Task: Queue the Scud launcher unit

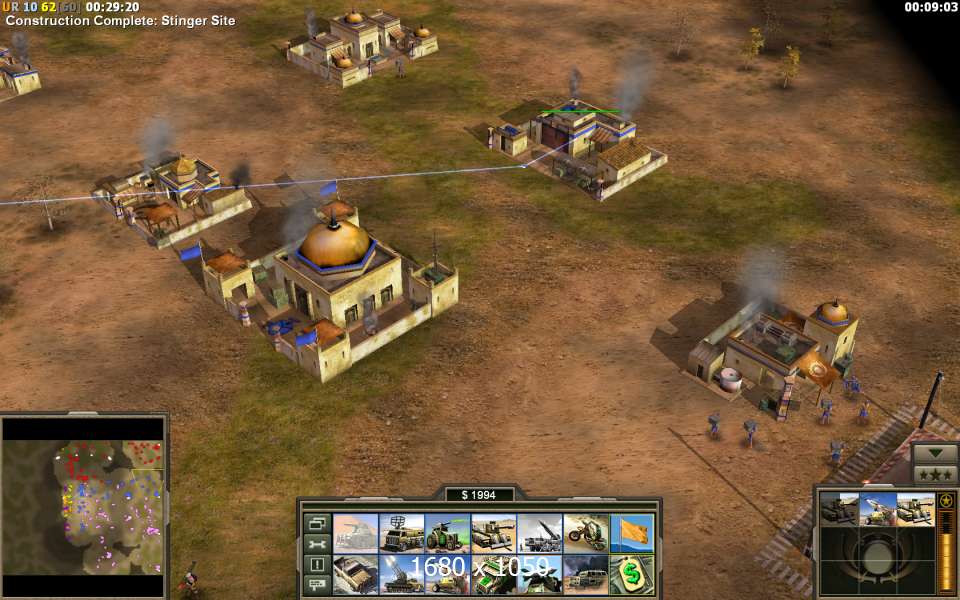Action: coord(540,534)
